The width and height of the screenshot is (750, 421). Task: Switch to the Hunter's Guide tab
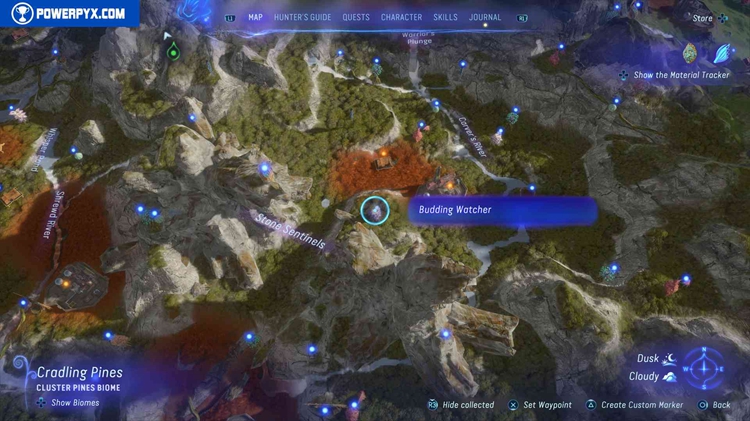(x=302, y=17)
